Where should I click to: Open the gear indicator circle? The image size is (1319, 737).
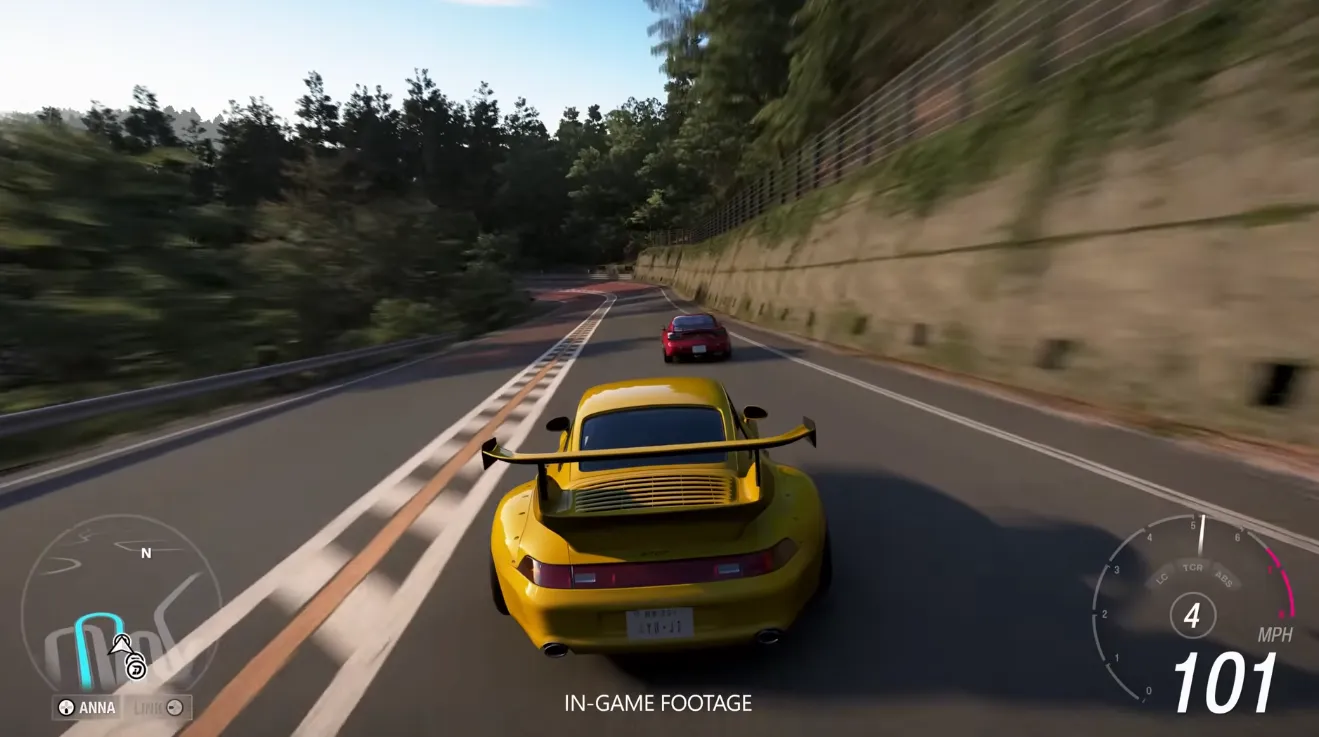click(x=1193, y=614)
